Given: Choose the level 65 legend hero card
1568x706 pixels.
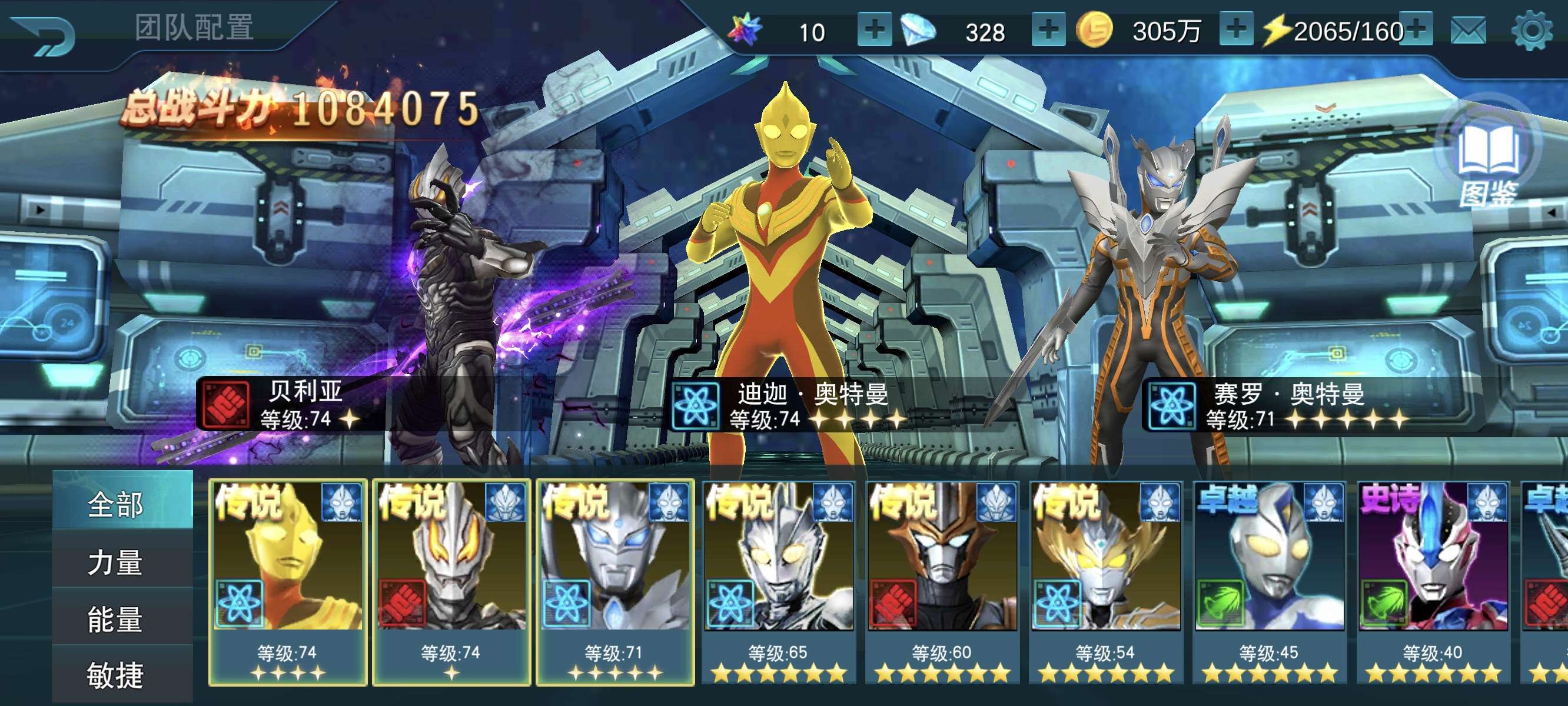Looking at the screenshot, I should tap(779, 581).
